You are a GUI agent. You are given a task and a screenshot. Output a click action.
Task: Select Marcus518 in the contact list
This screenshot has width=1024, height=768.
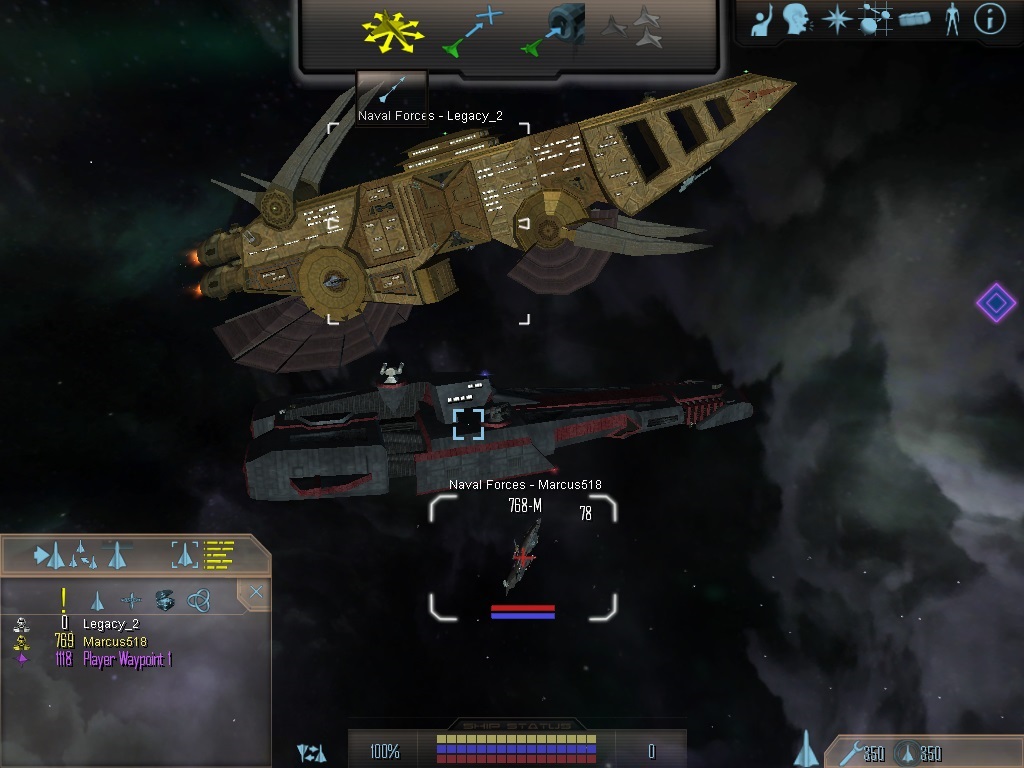114,642
